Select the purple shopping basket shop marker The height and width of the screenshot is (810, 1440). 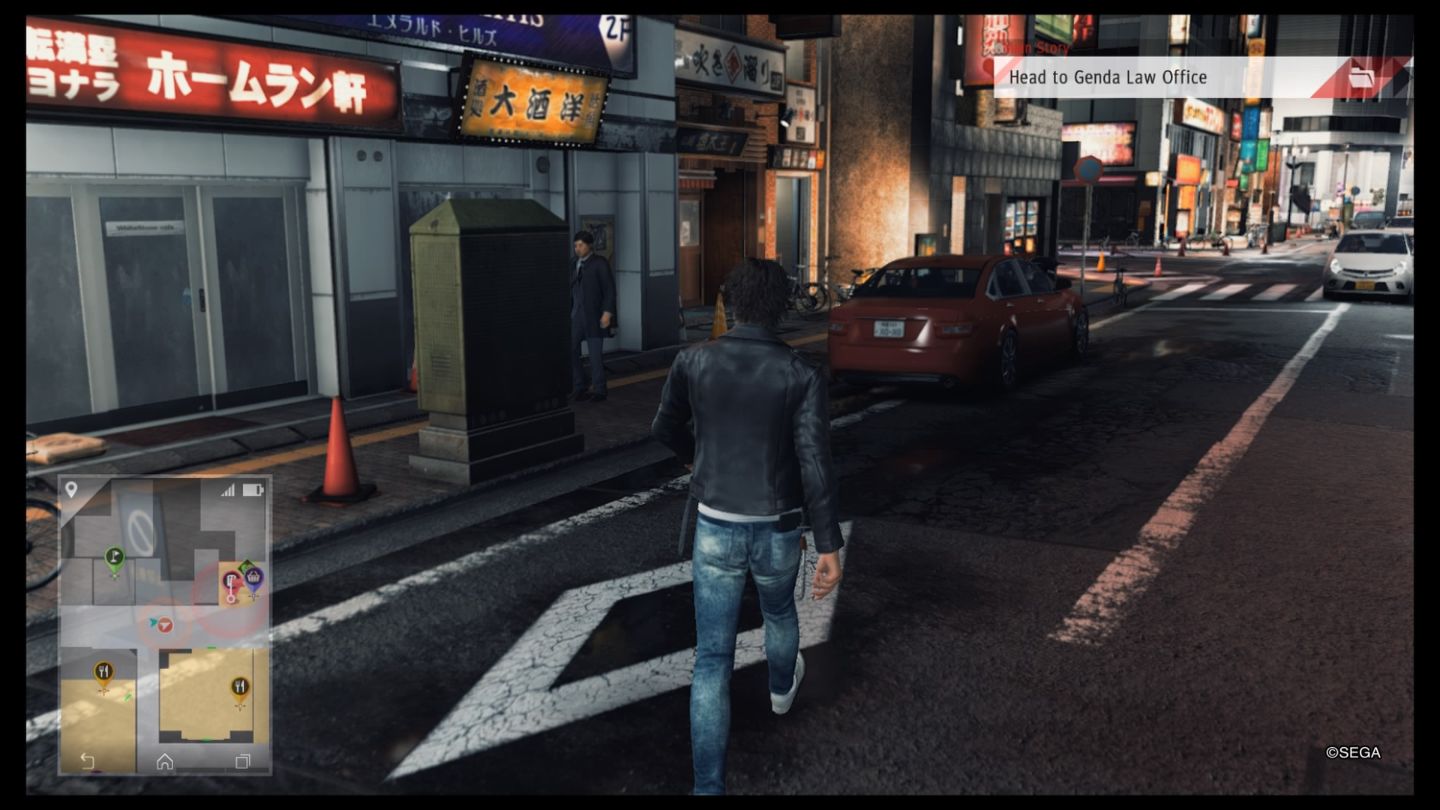coord(254,578)
